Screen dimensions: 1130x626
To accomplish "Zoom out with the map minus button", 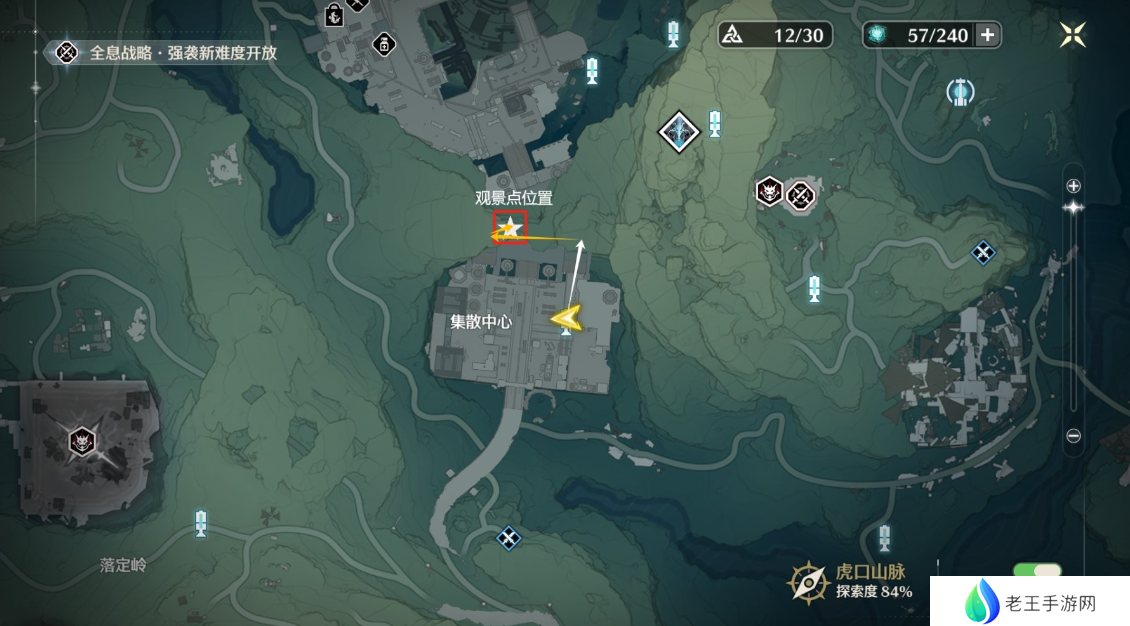I will (x=1073, y=436).
